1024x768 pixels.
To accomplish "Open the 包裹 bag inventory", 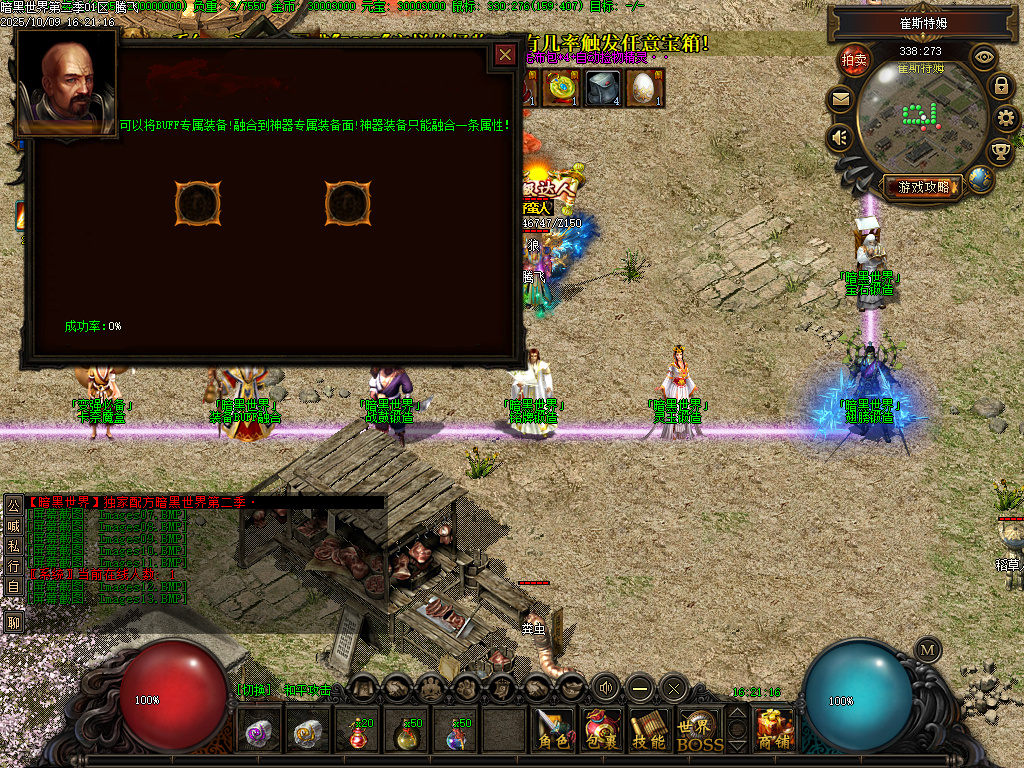I will (602, 730).
